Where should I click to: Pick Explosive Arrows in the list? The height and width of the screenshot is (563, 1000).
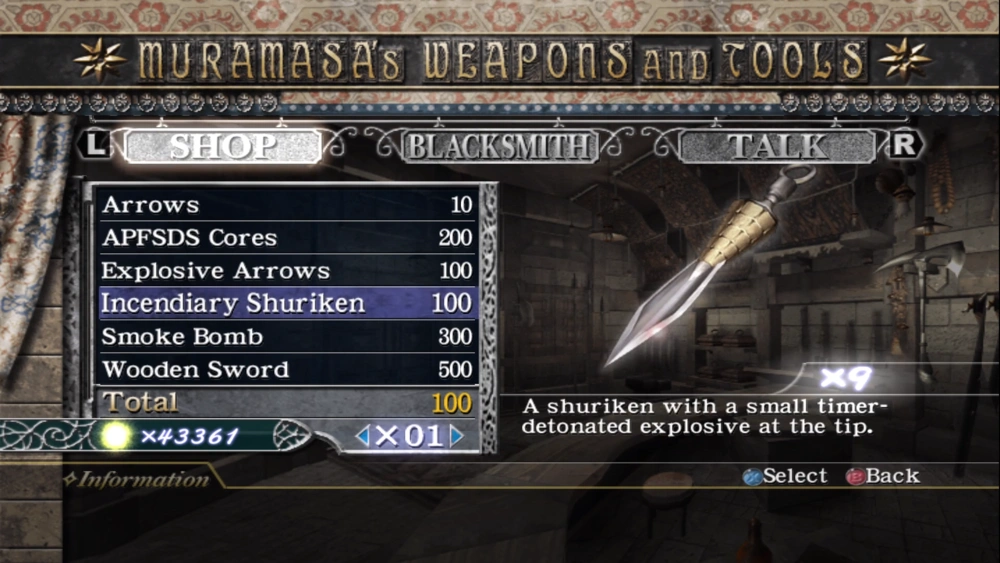(287, 271)
